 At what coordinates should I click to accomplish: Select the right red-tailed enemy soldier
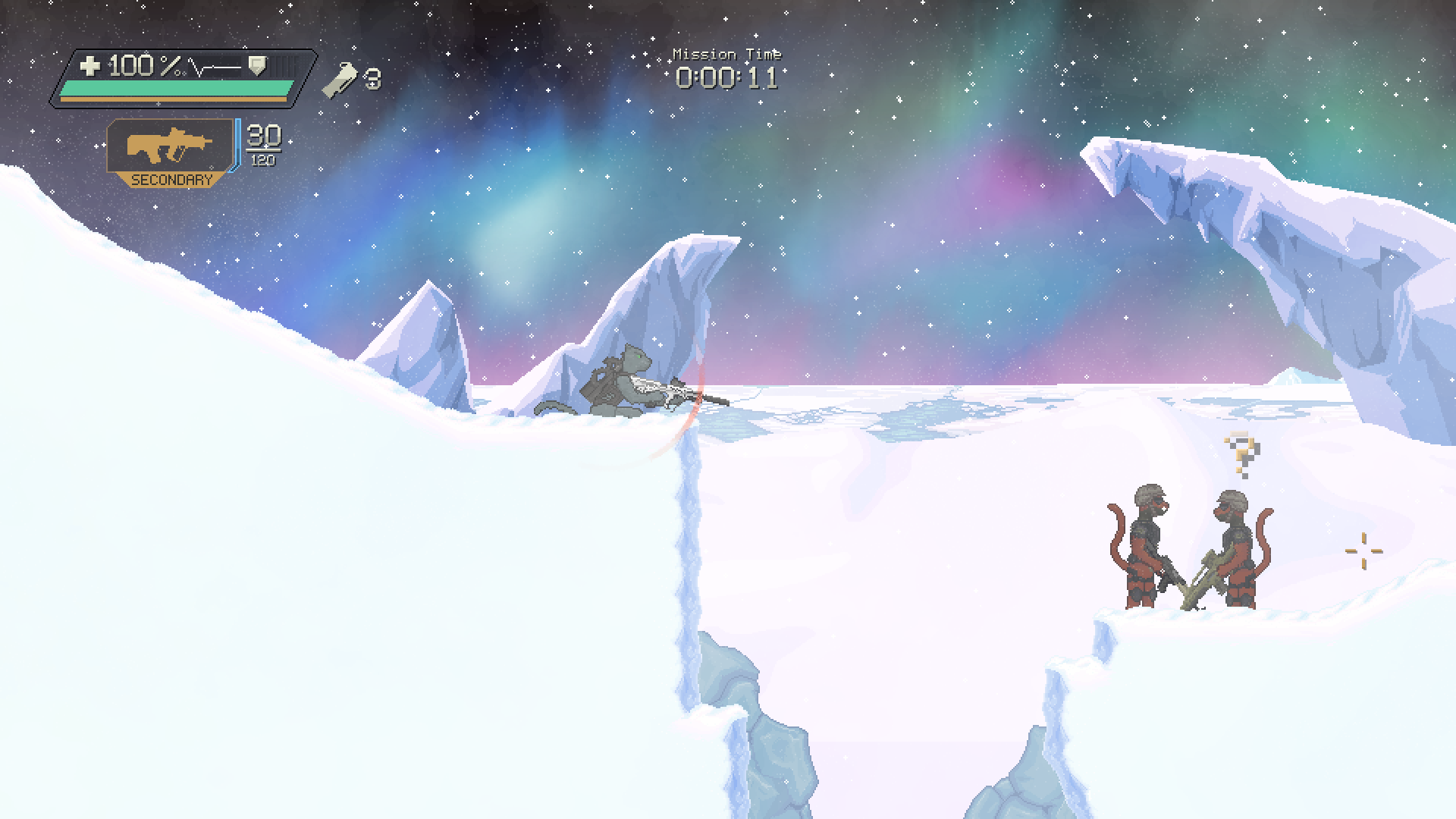point(1240,546)
